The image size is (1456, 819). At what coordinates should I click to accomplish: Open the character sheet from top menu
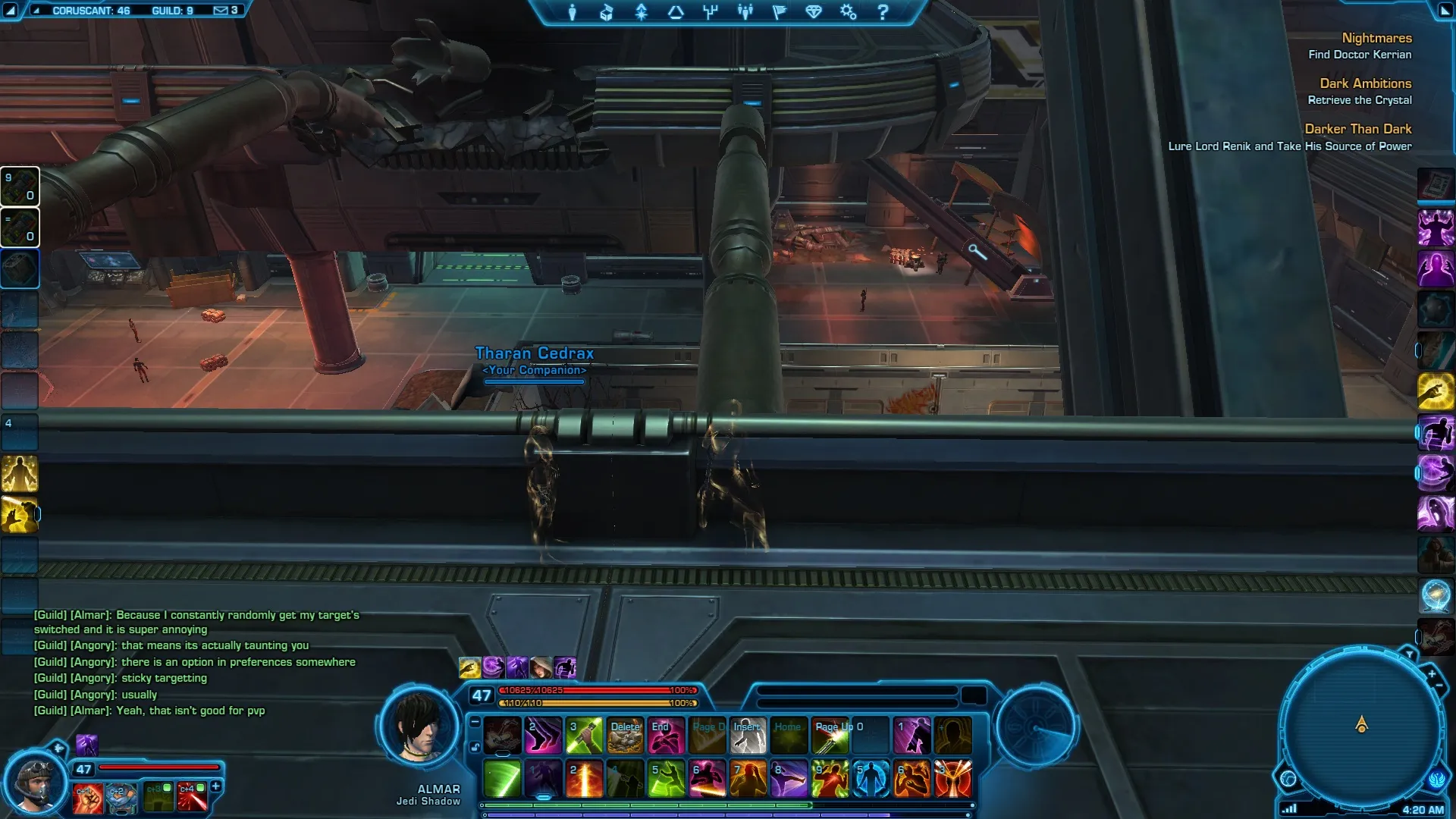pos(573,12)
